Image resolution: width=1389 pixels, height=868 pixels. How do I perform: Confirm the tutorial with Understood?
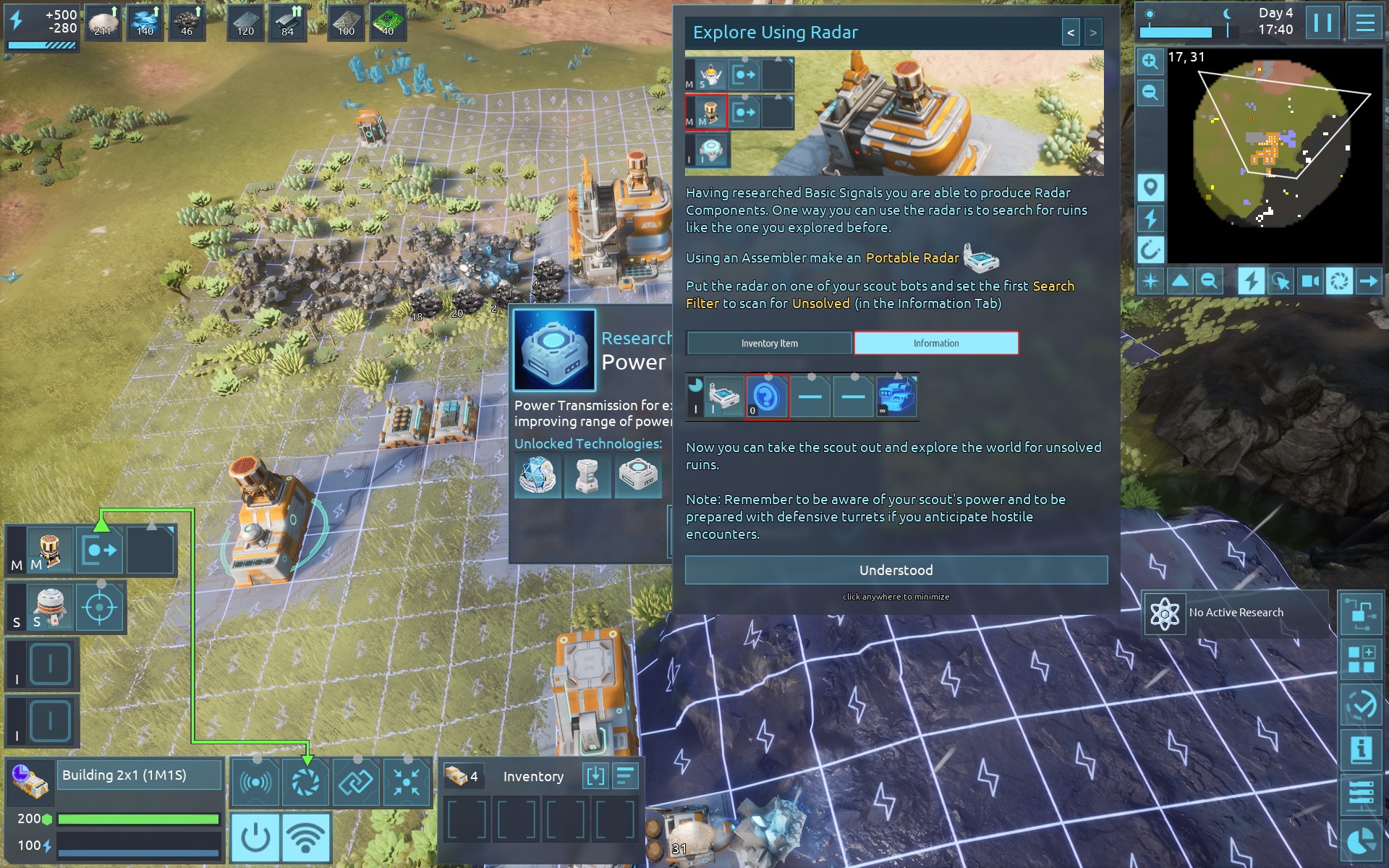896,570
